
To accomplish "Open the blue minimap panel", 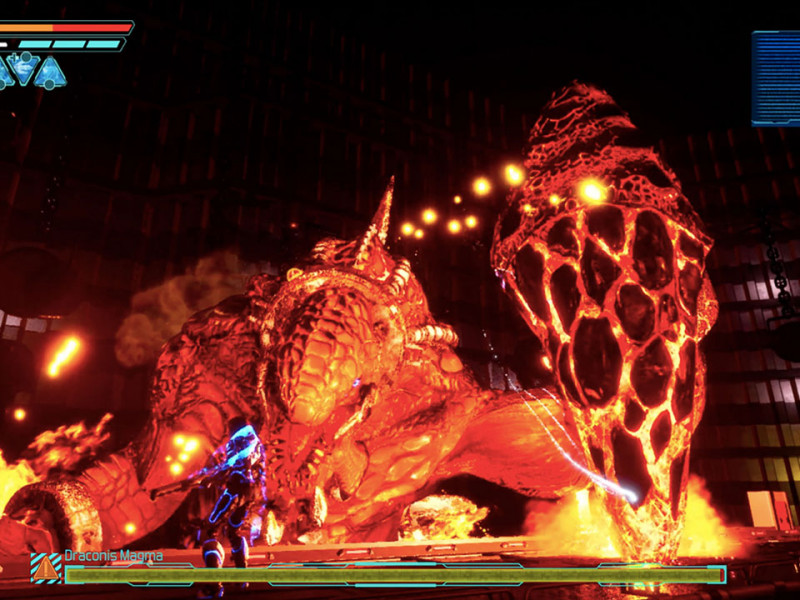I will coord(776,78).
